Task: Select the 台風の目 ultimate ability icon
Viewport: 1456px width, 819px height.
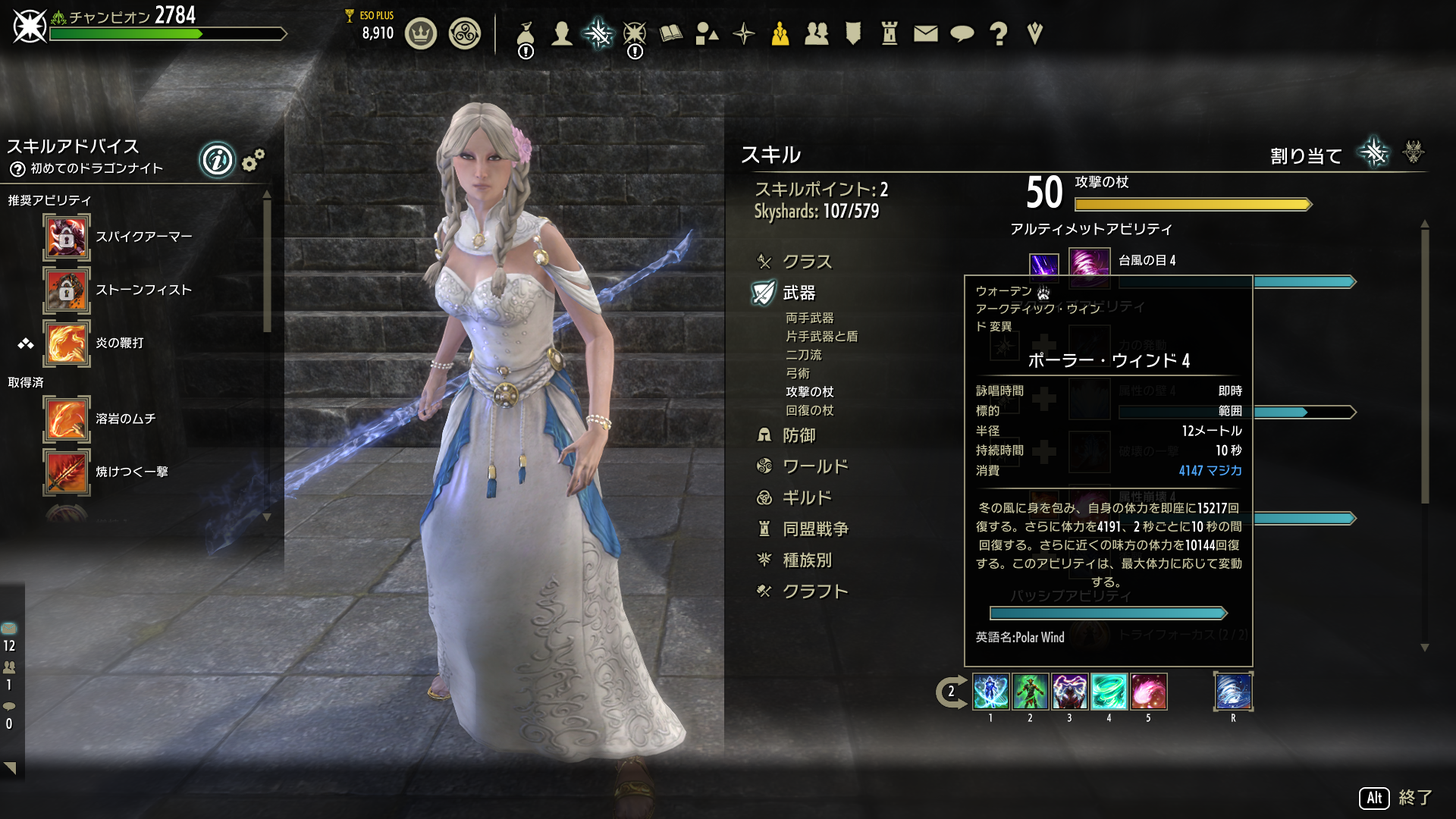Action: [x=1090, y=265]
